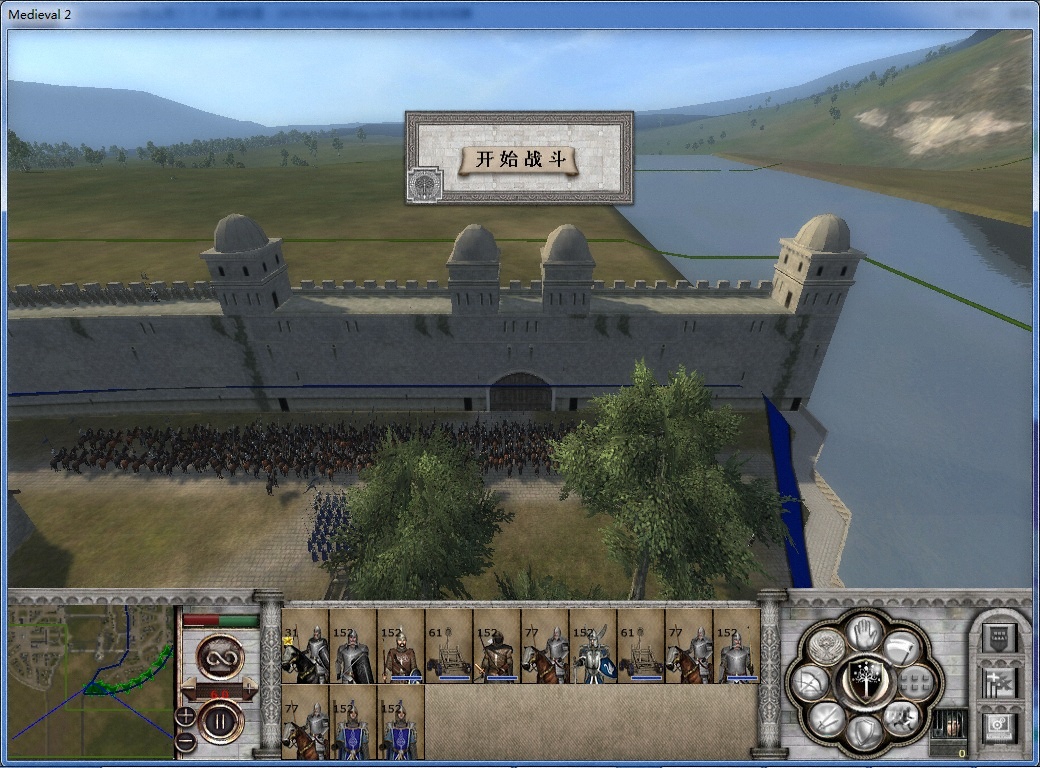This screenshot has width=1040, height=768.
Task: Click the 开始战斗 start battle button
Action: [518, 159]
